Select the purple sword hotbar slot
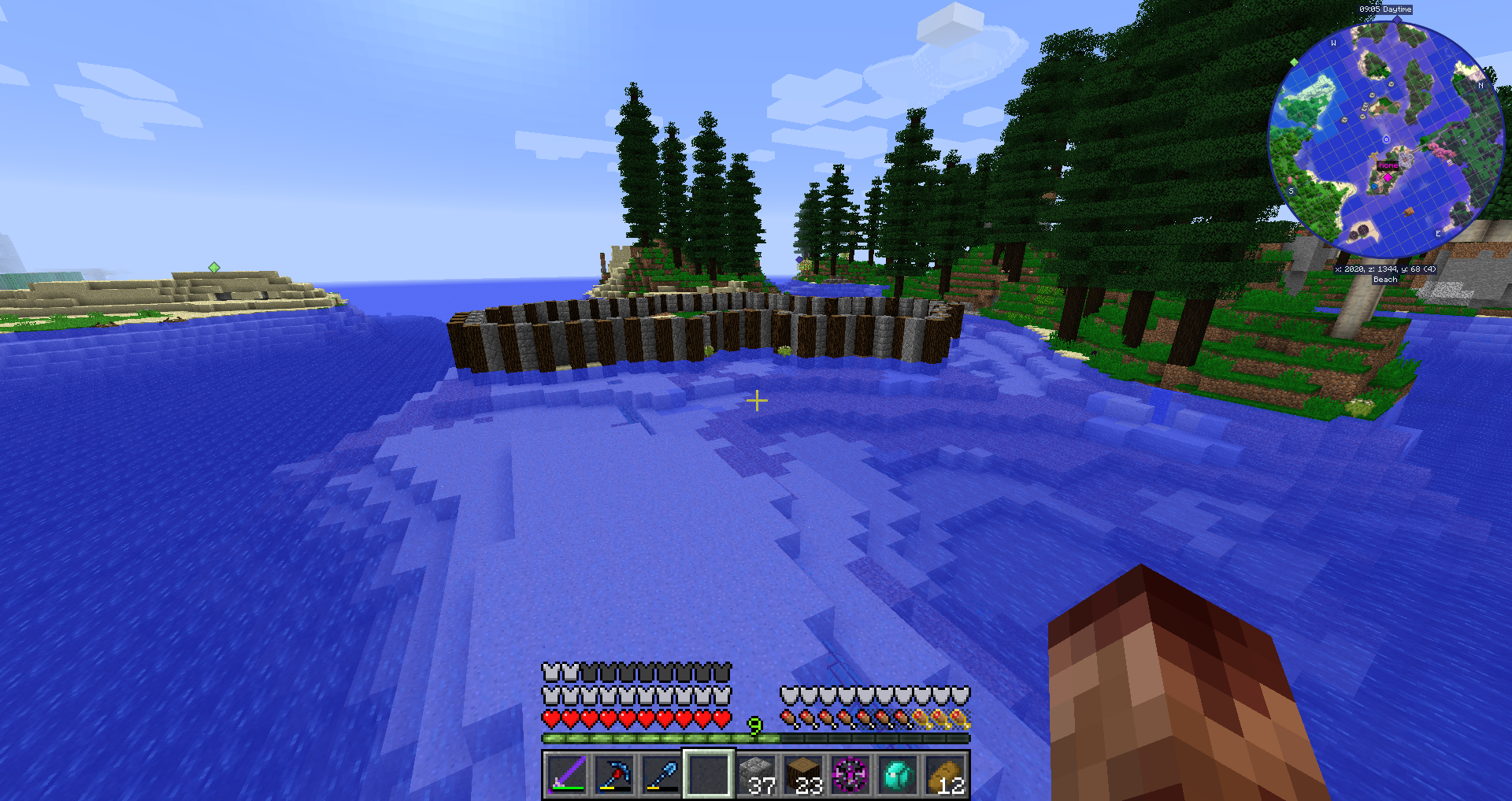Screen dimensions: 1512x801 [567, 775]
